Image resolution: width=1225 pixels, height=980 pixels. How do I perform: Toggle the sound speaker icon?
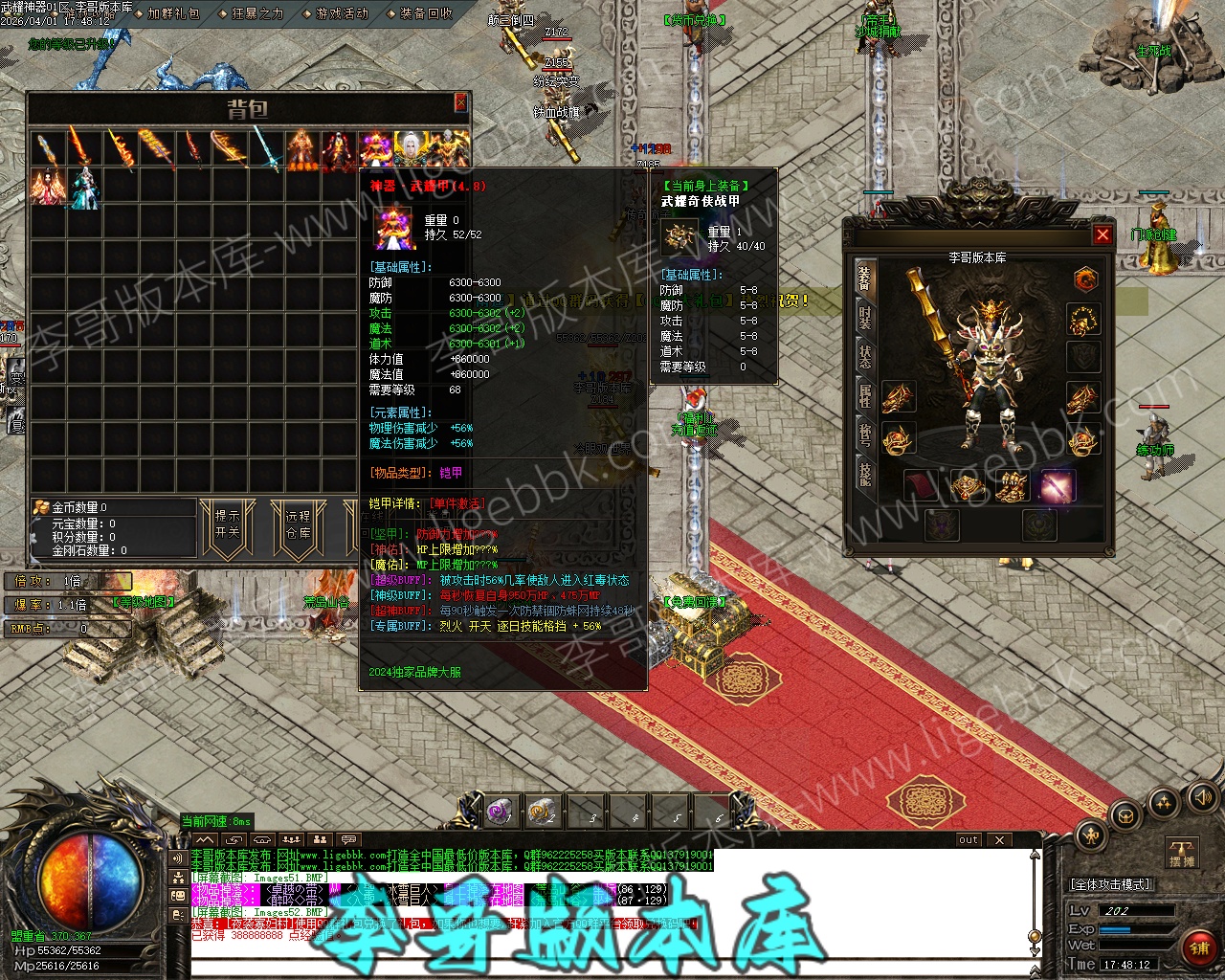click(x=1201, y=797)
